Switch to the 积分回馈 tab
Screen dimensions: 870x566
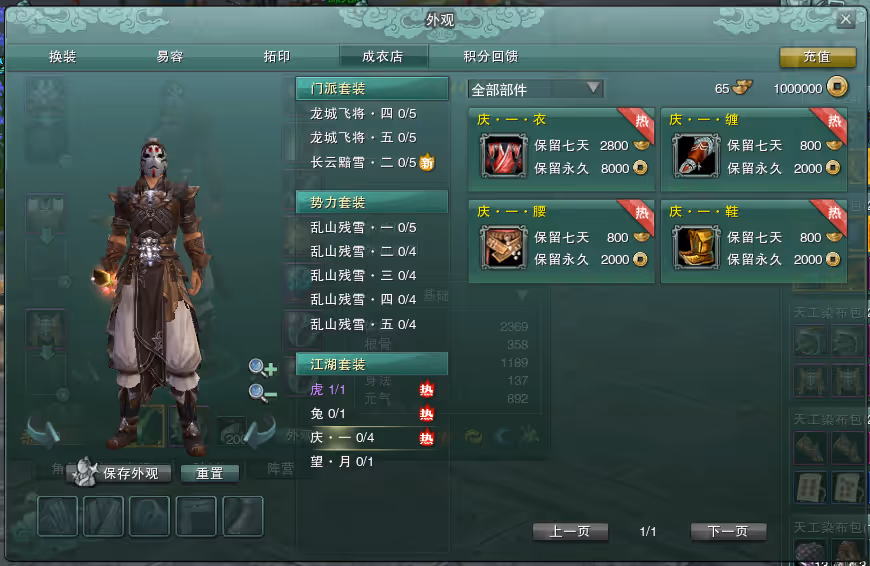click(491, 57)
